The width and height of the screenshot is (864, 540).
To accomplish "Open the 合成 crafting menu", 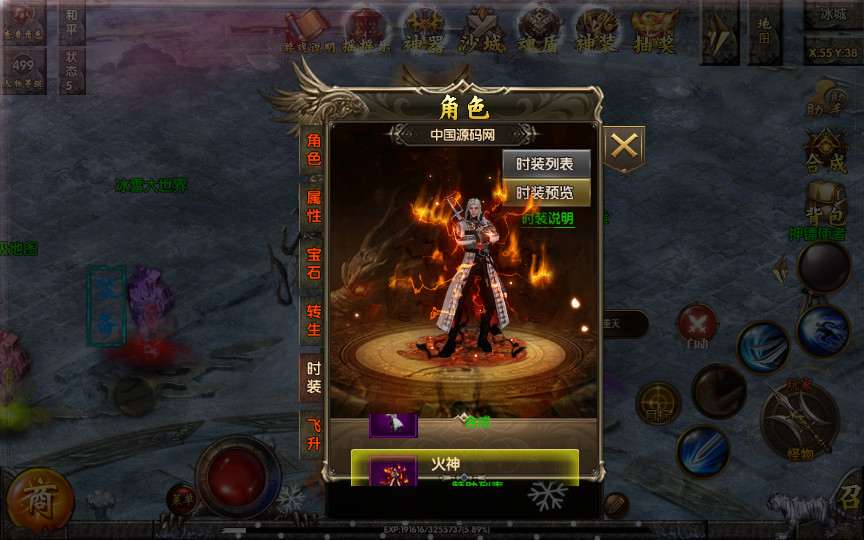I will click(825, 152).
